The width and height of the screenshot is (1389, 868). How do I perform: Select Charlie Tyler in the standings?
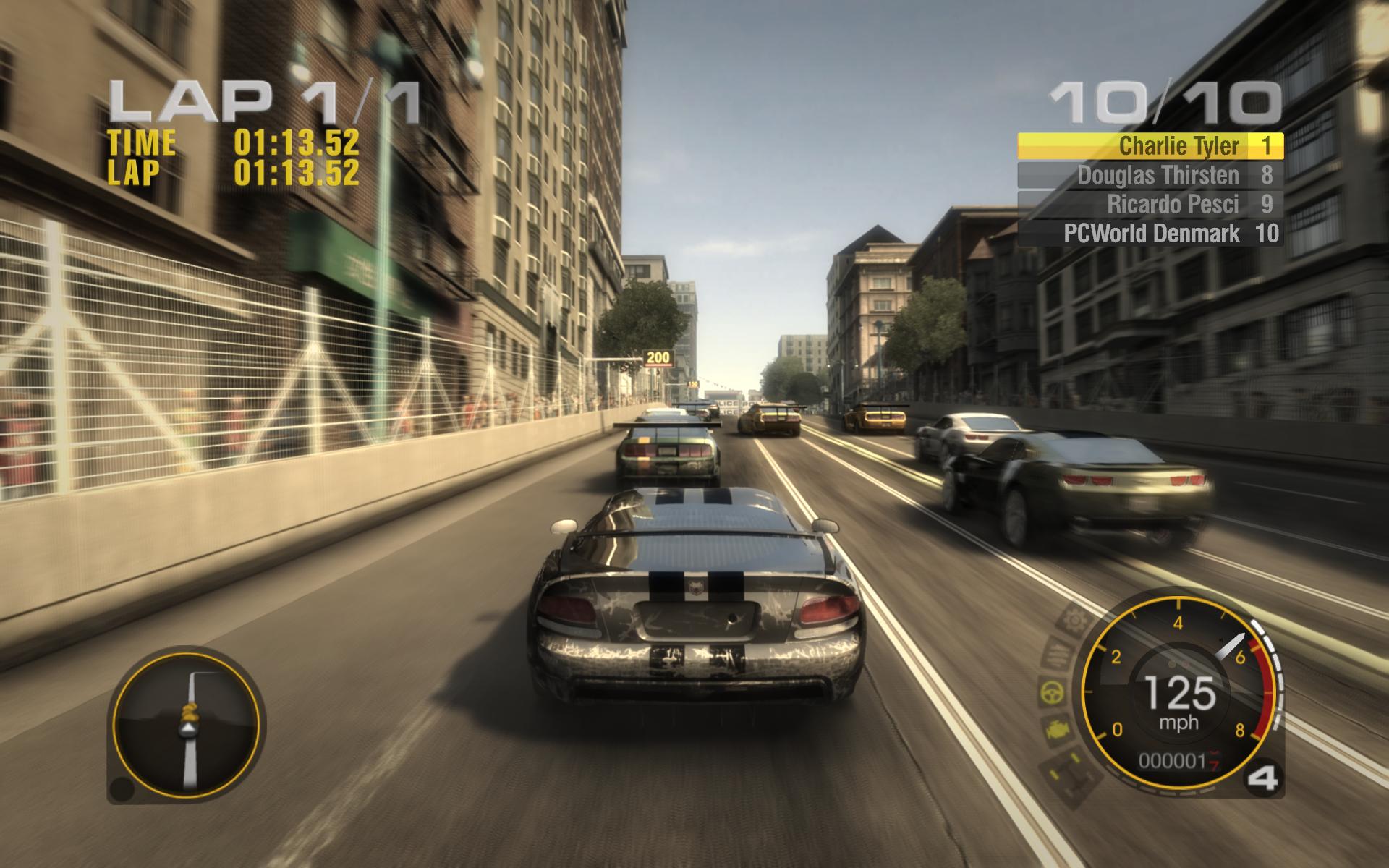pos(1150,146)
